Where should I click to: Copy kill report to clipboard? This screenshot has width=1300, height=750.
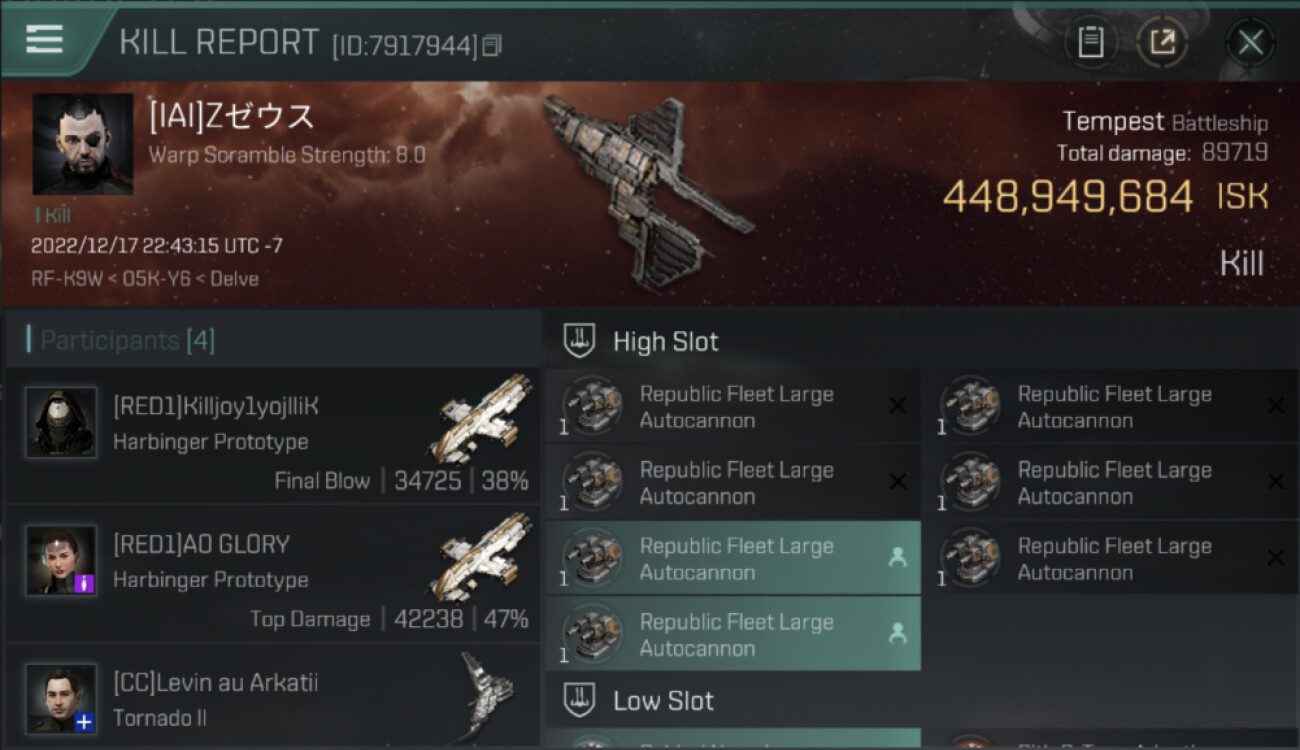tap(1090, 42)
